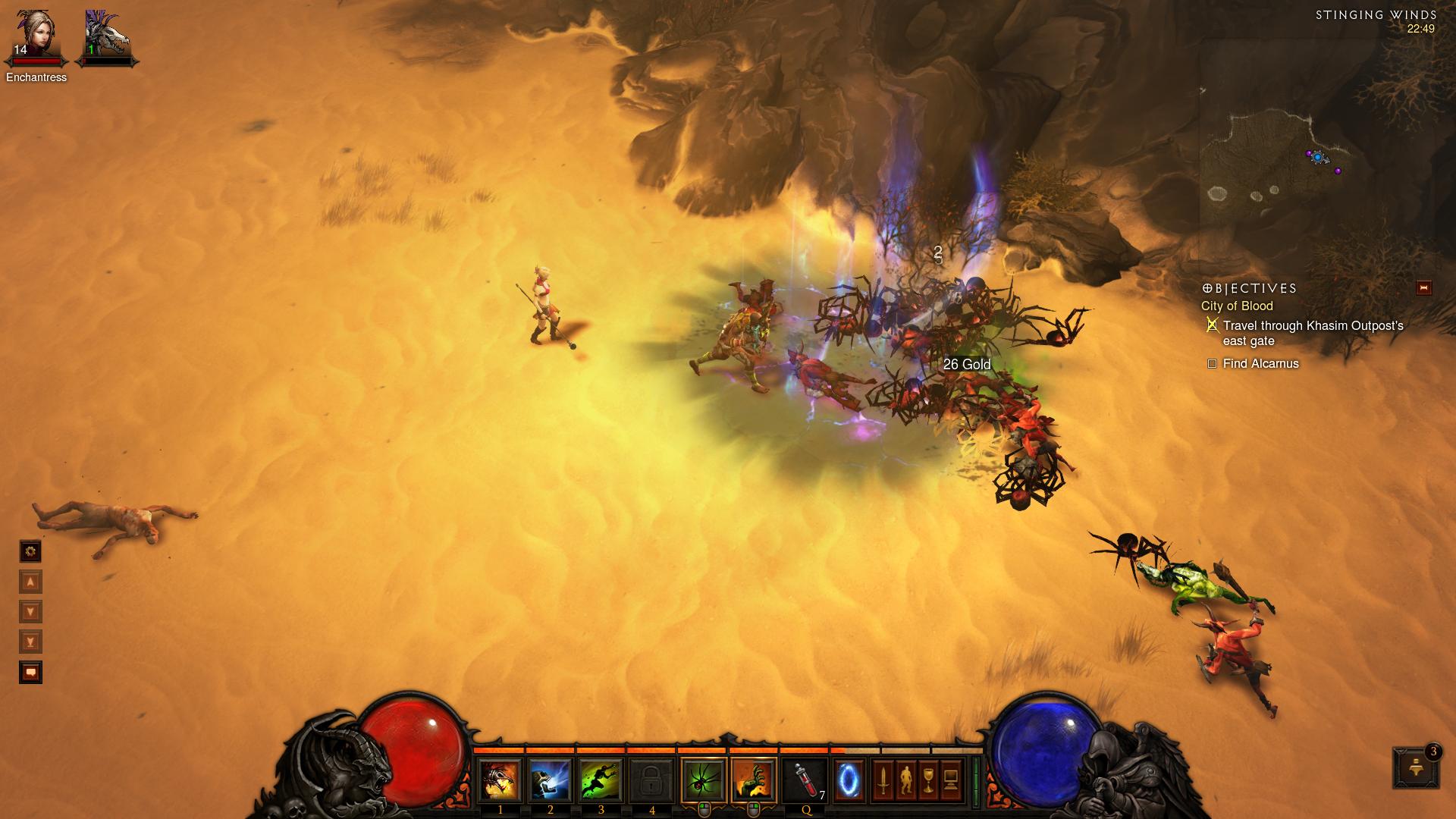Open the skills menu with sword icon
The width and height of the screenshot is (1456, 819).
[883, 780]
